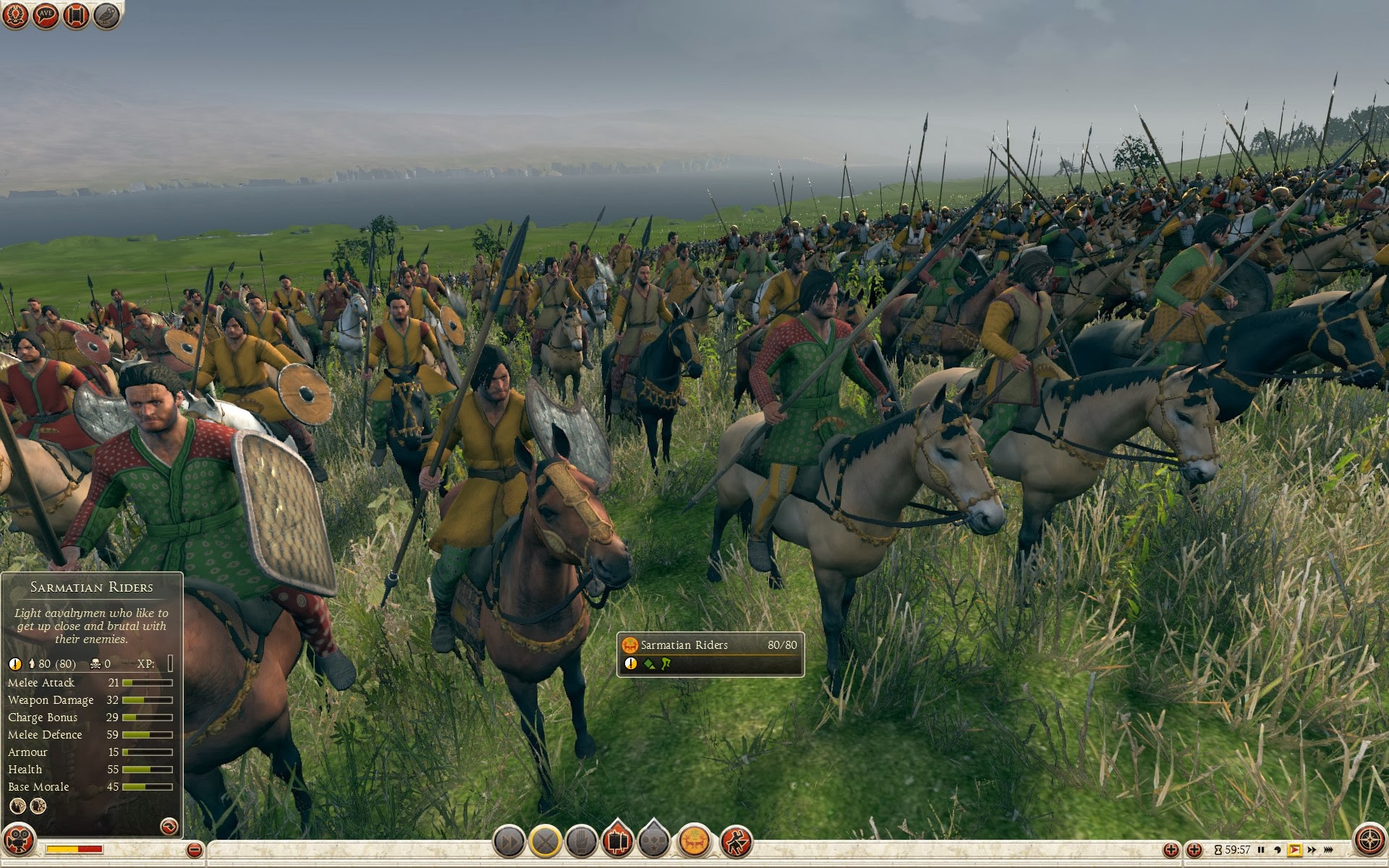This screenshot has height=868, width=1389.
Task: Toggle the run double-arrow movement button
Action: [509, 842]
